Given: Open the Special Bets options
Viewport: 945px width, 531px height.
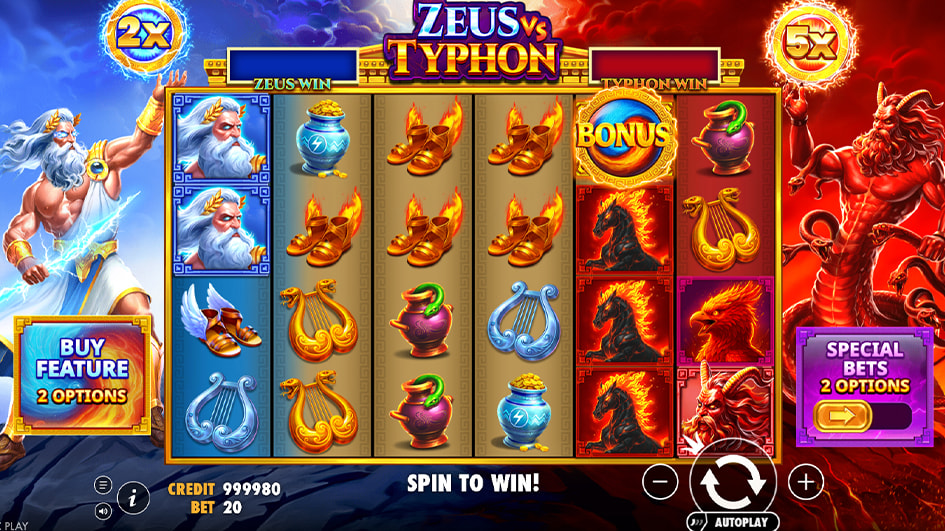Looking at the screenshot, I should click(864, 366).
